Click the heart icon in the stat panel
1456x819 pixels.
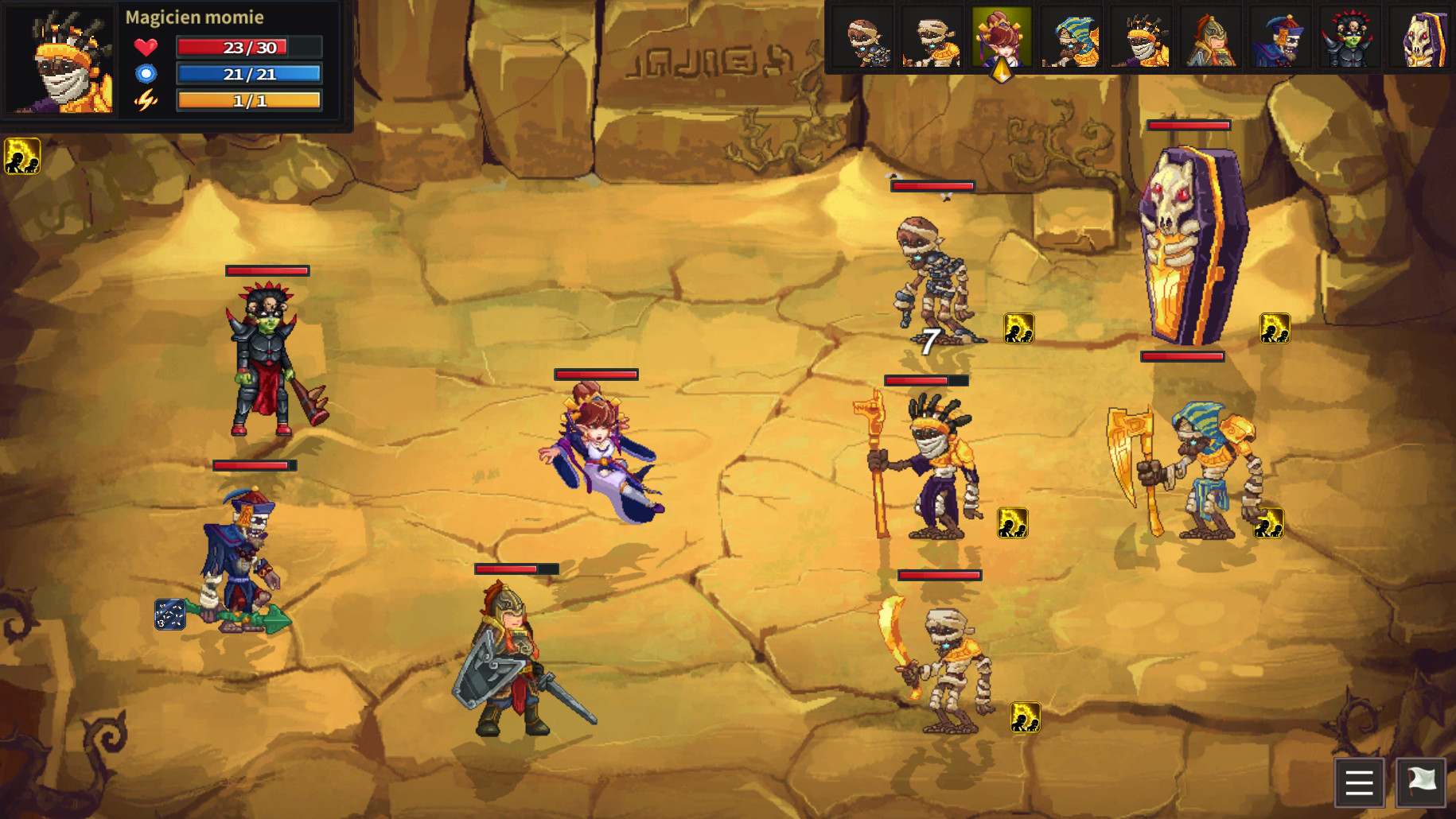tap(146, 46)
